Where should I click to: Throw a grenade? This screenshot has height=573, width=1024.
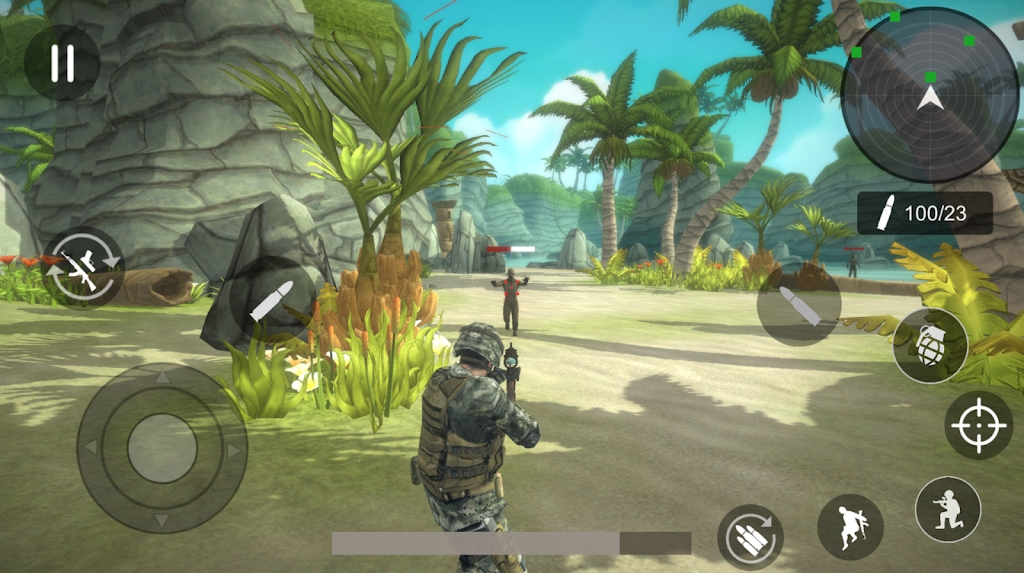point(930,346)
